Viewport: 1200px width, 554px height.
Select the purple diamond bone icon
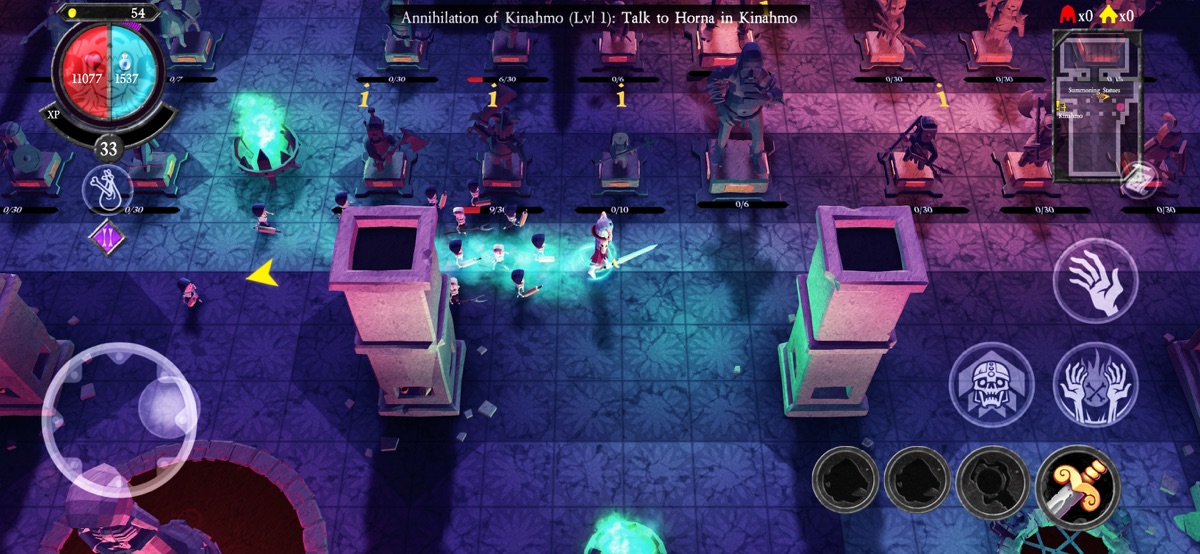click(x=106, y=240)
